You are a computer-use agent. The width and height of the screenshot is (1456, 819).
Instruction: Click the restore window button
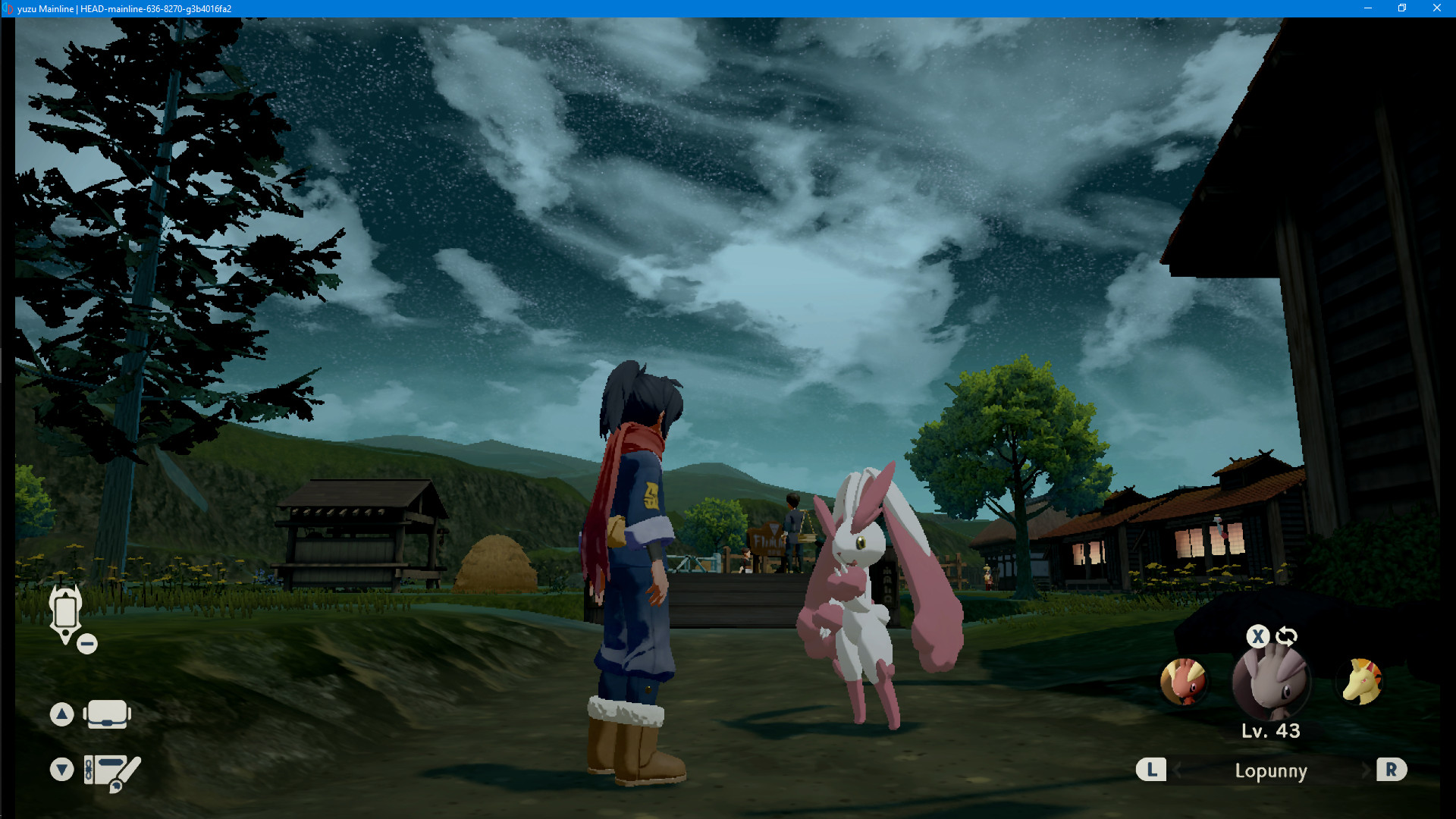pyautogui.click(x=1402, y=8)
